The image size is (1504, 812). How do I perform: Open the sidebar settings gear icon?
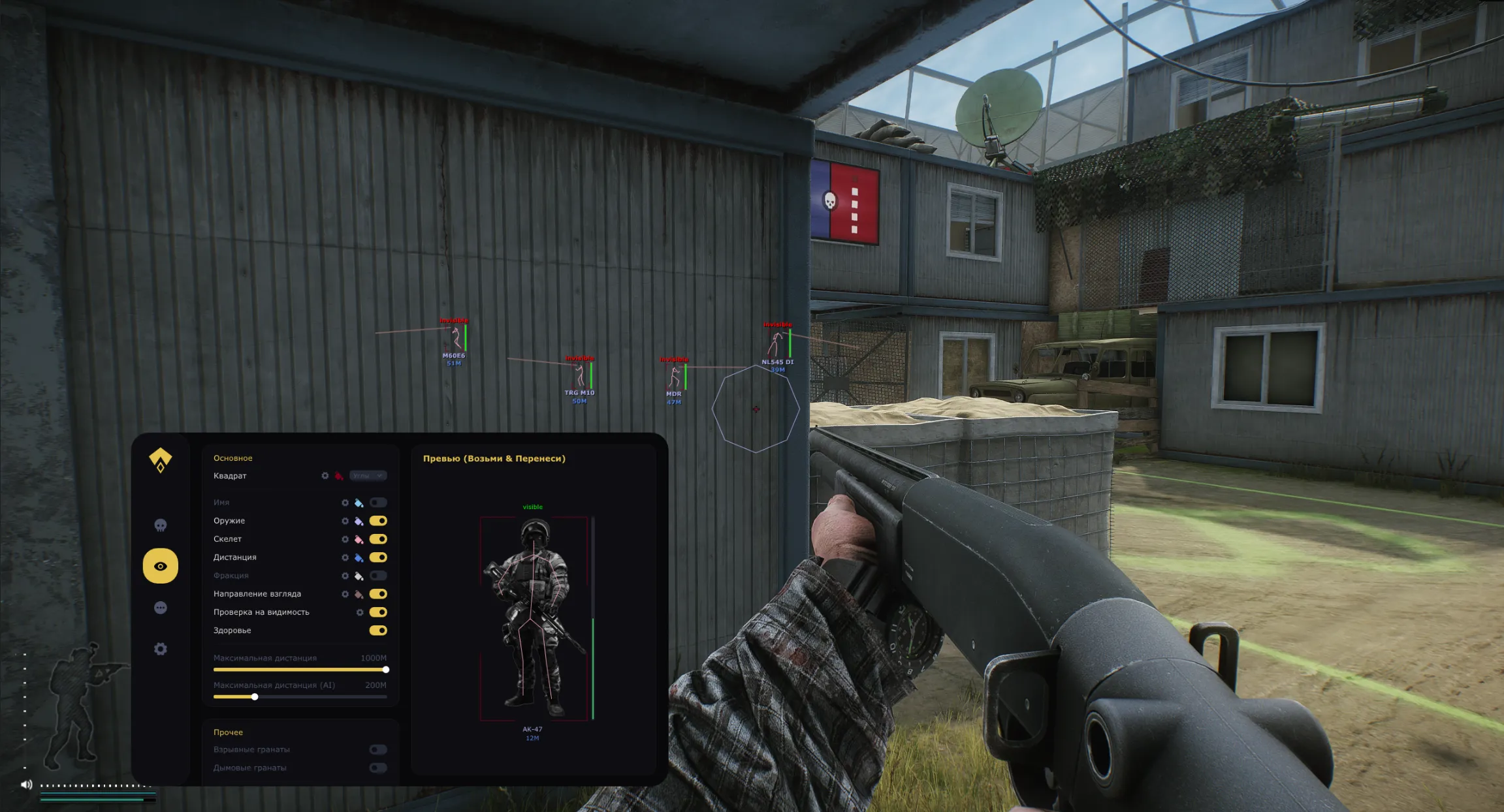(x=161, y=649)
